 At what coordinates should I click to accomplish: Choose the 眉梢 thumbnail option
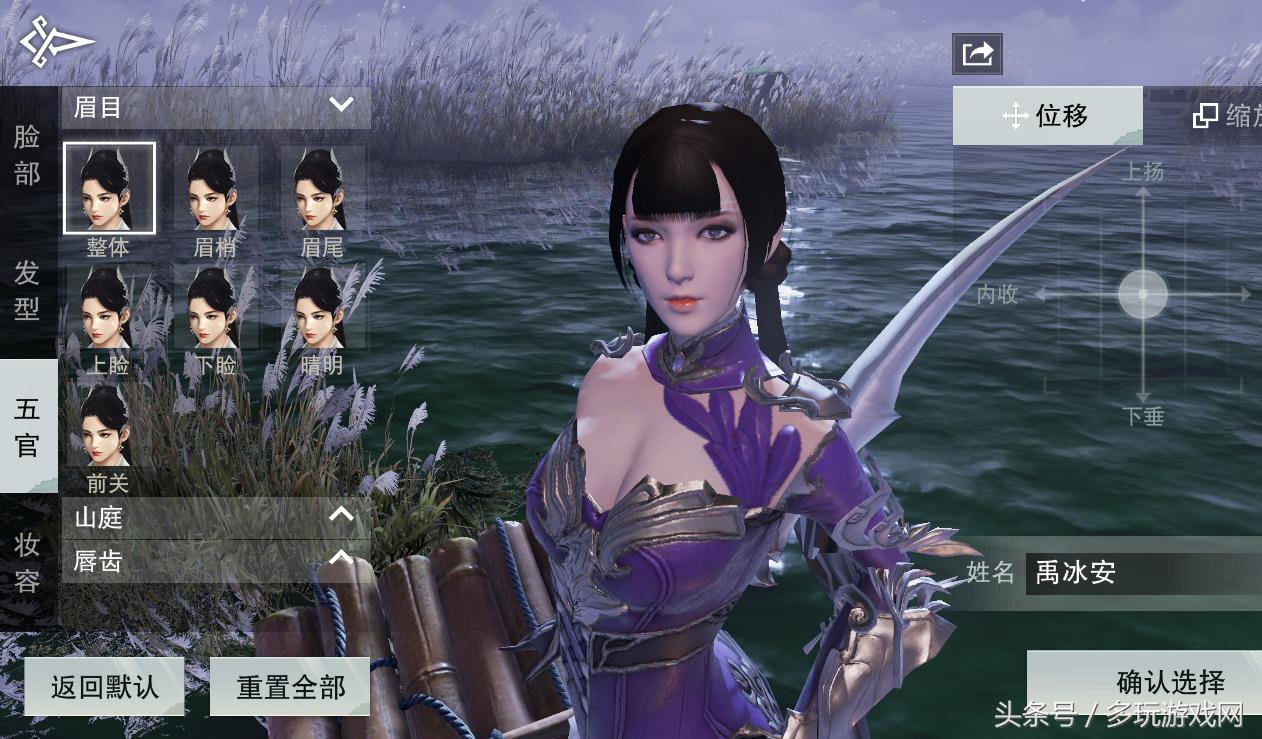pyautogui.click(x=216, y=190)
